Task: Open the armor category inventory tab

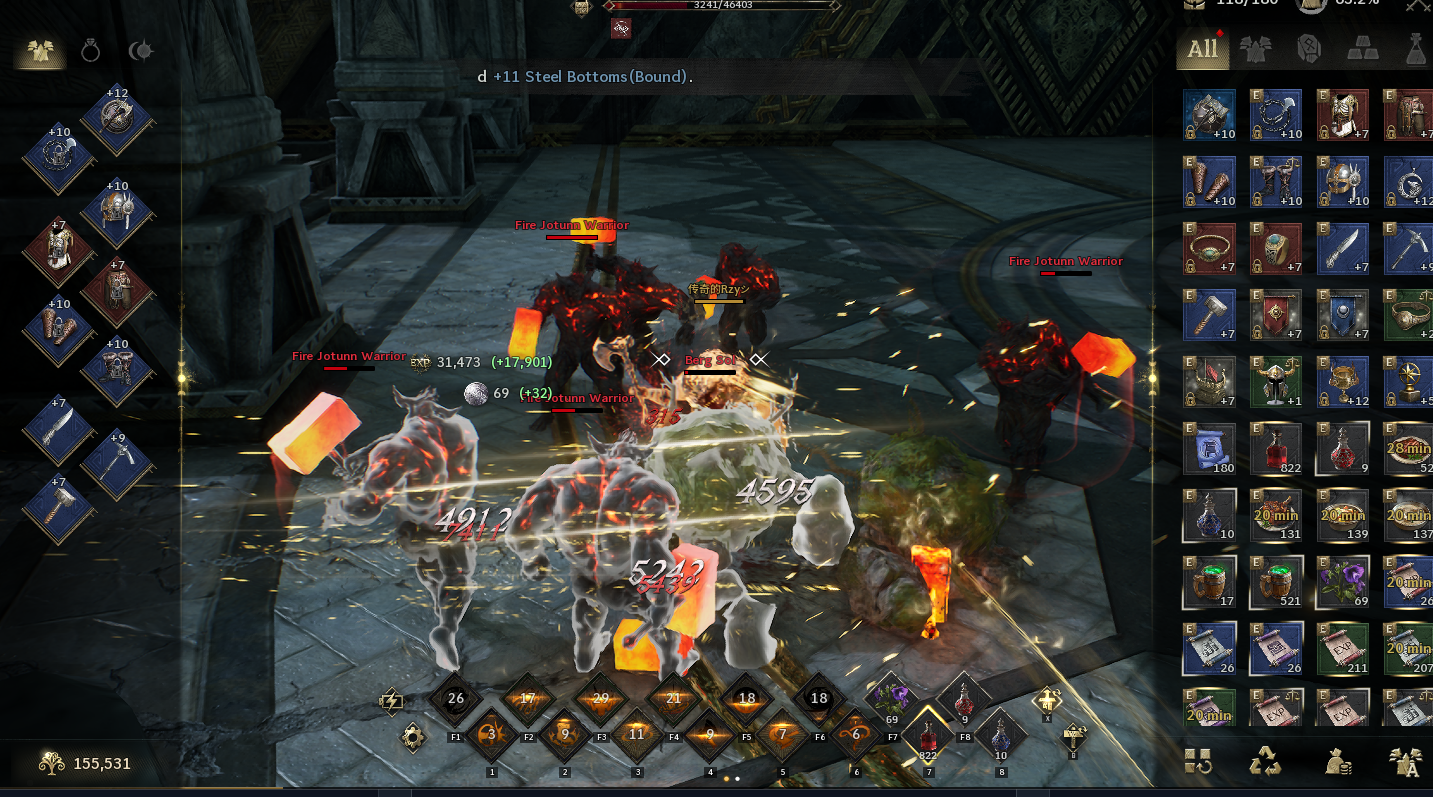Action: [x=1255, y=49]
